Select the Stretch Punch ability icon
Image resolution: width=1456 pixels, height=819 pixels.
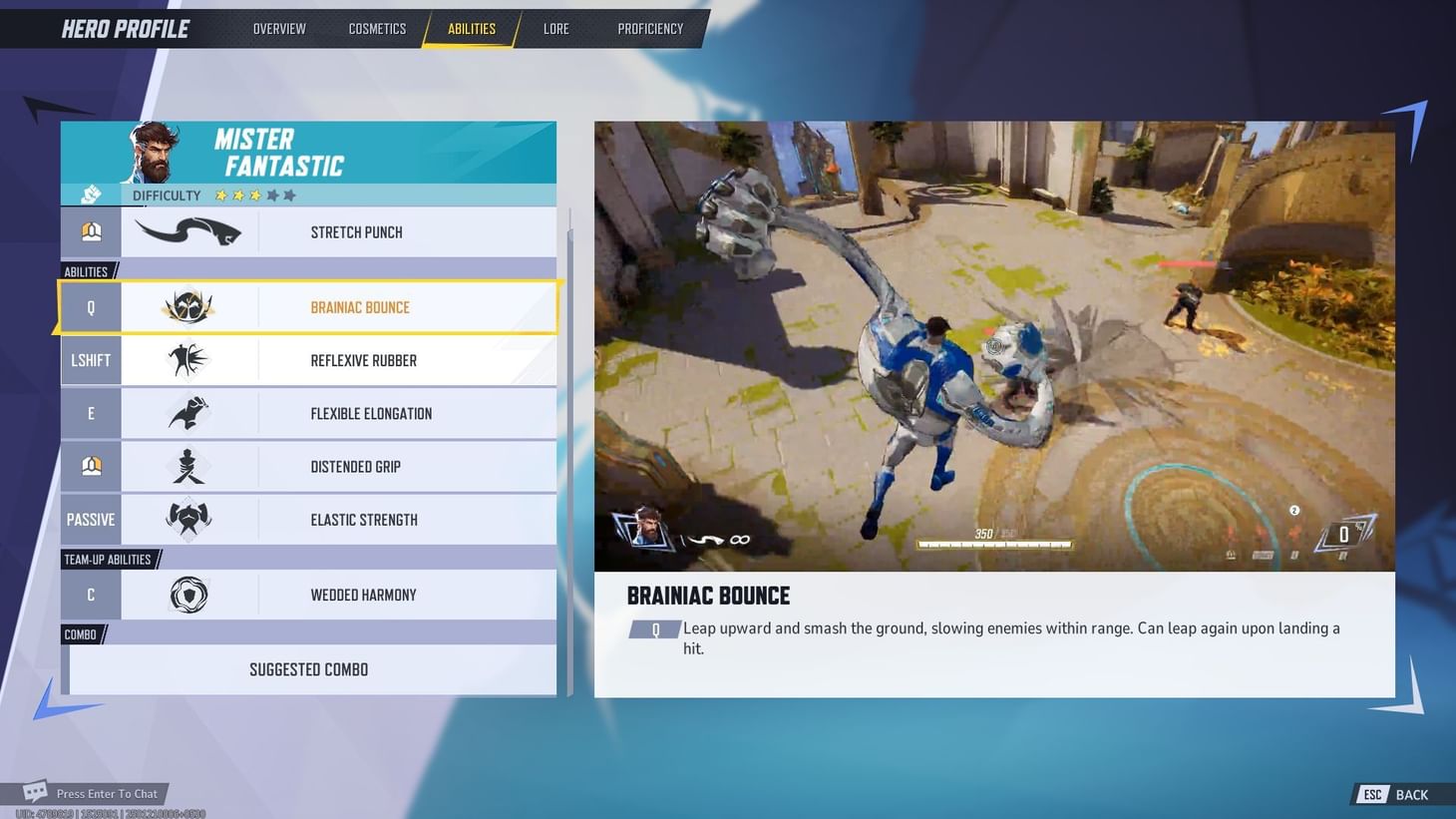(x=189, y=231)
